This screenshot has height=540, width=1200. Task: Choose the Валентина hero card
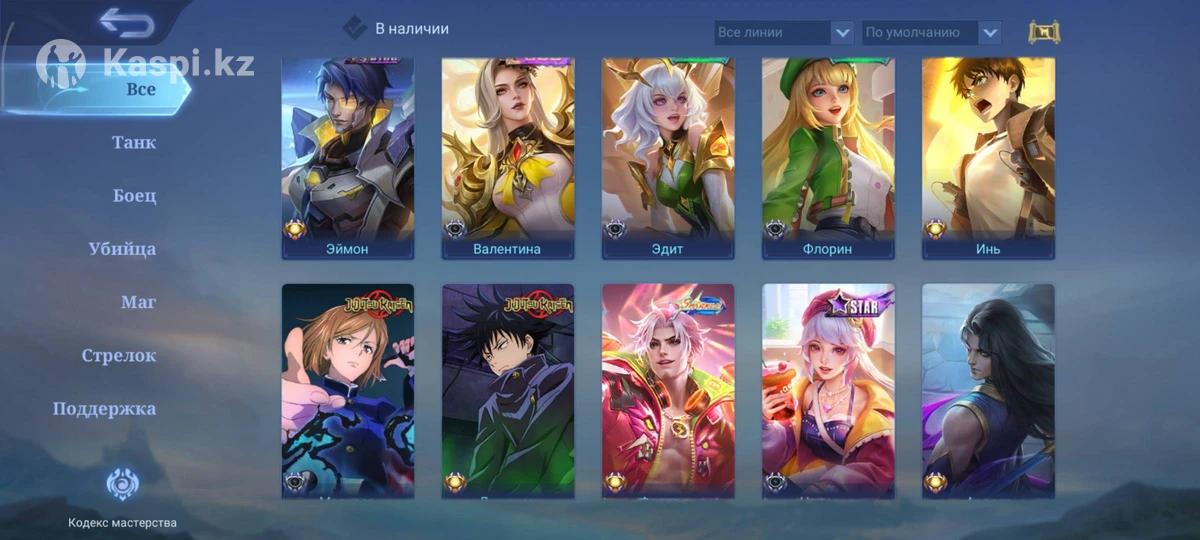508,158
